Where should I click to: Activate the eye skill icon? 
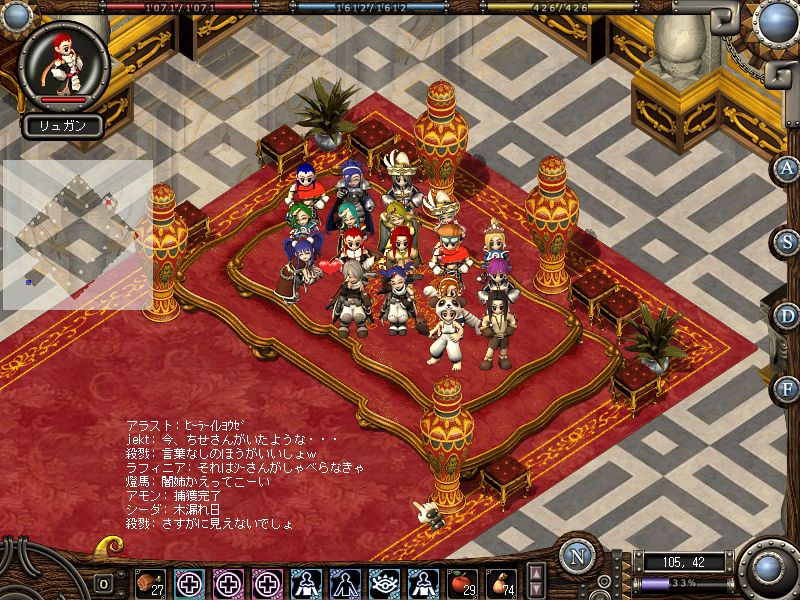(x=384, y=581)
